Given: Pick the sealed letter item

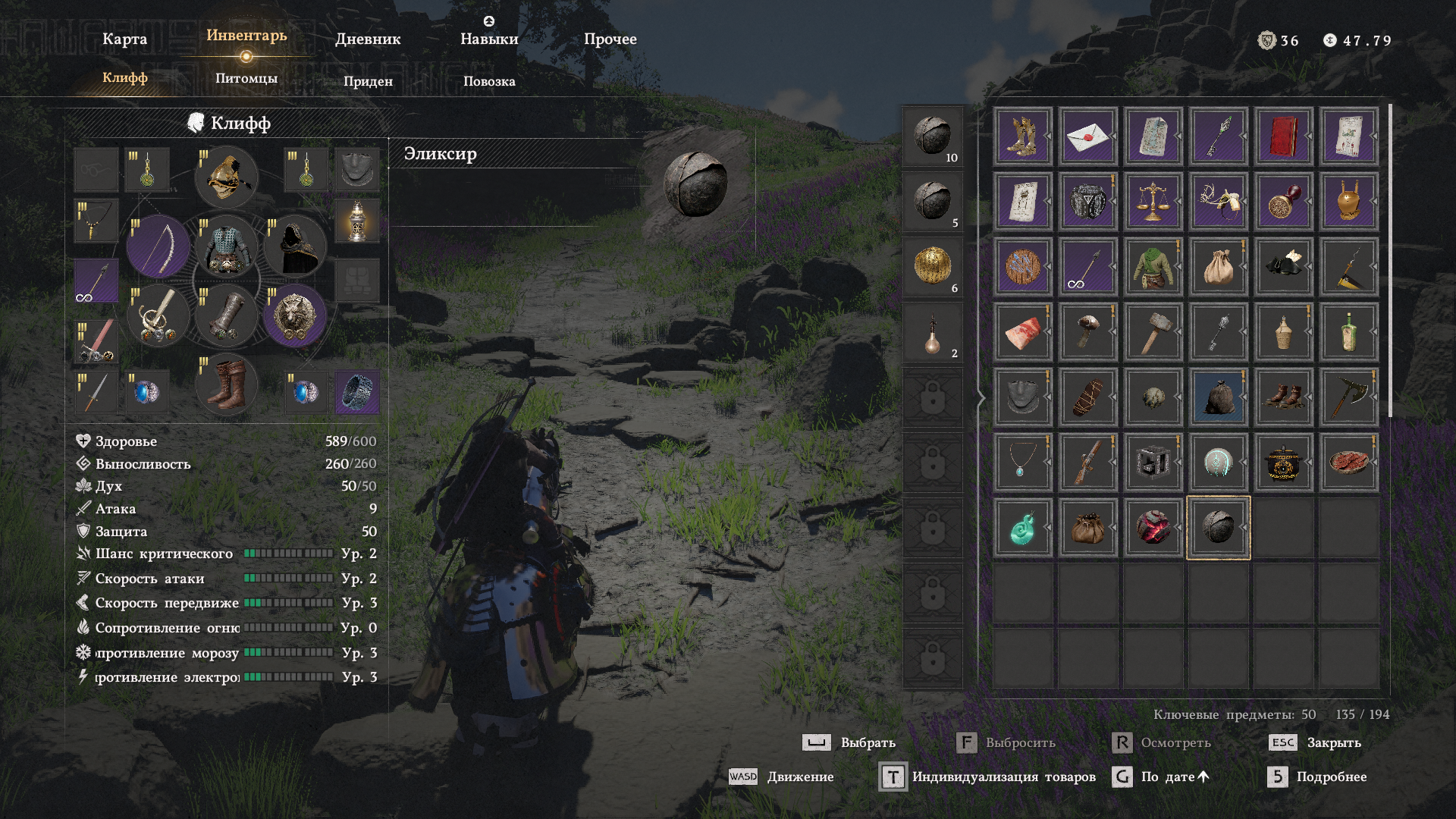Looking at the screenshot, I should [x=1087, y=136].
